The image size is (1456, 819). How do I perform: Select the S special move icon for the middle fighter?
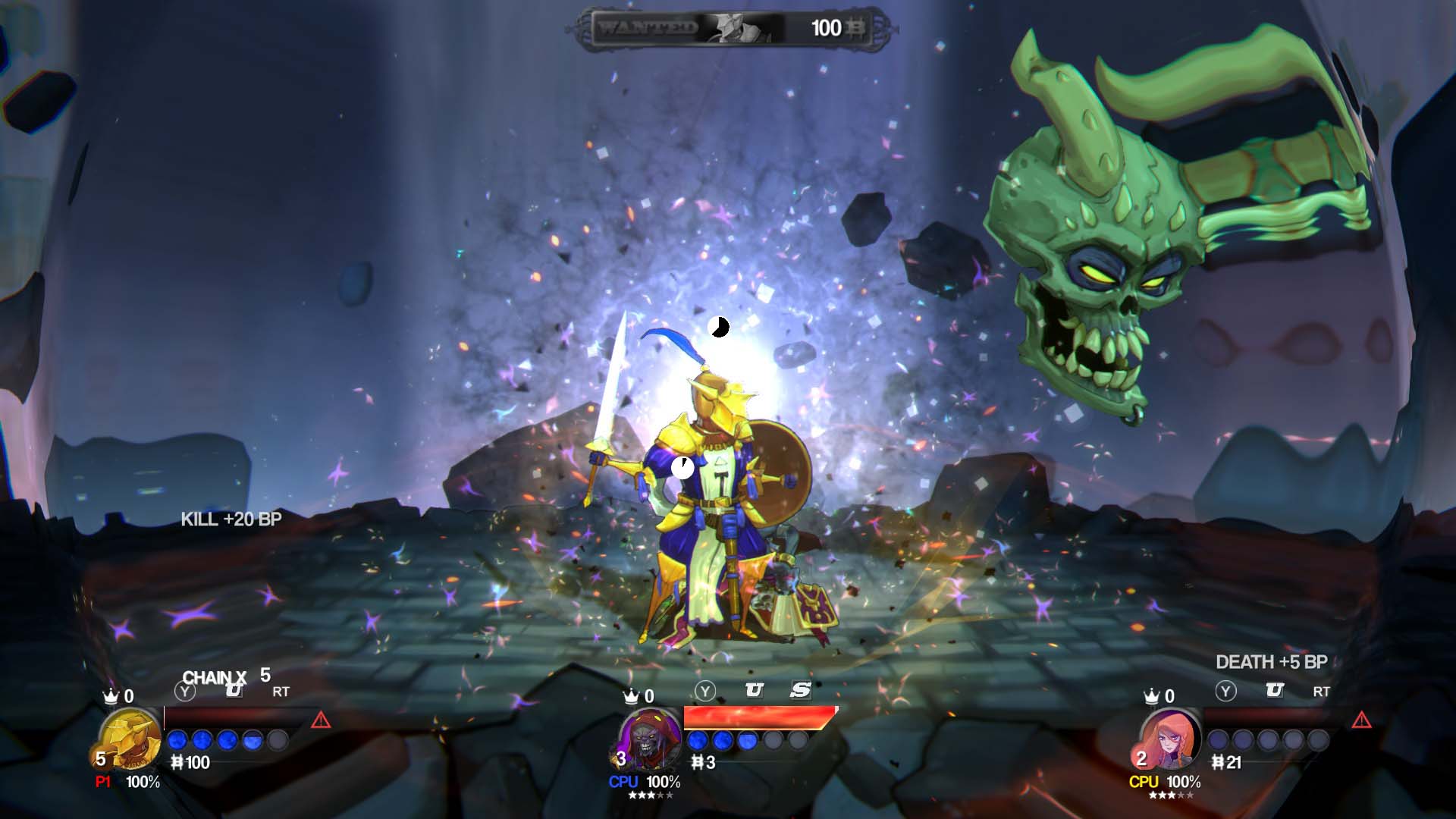(800, 689)
